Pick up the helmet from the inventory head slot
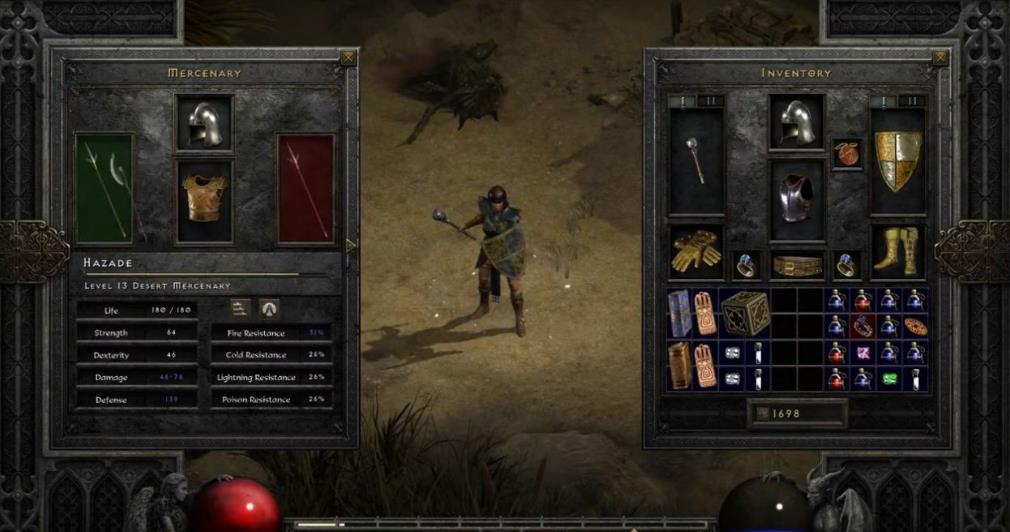Viewport: 1010px width, 532px height. click(x=796, y=123)
